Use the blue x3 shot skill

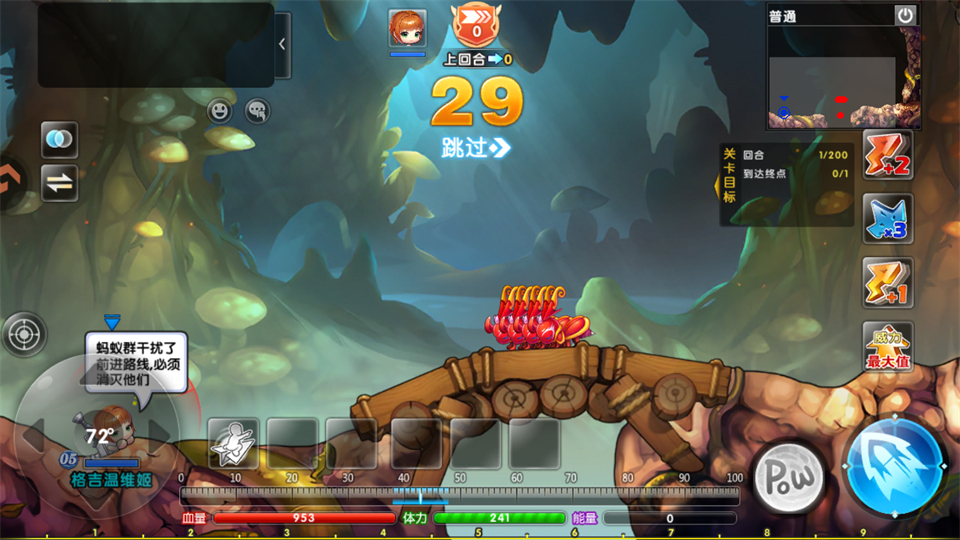888,219
